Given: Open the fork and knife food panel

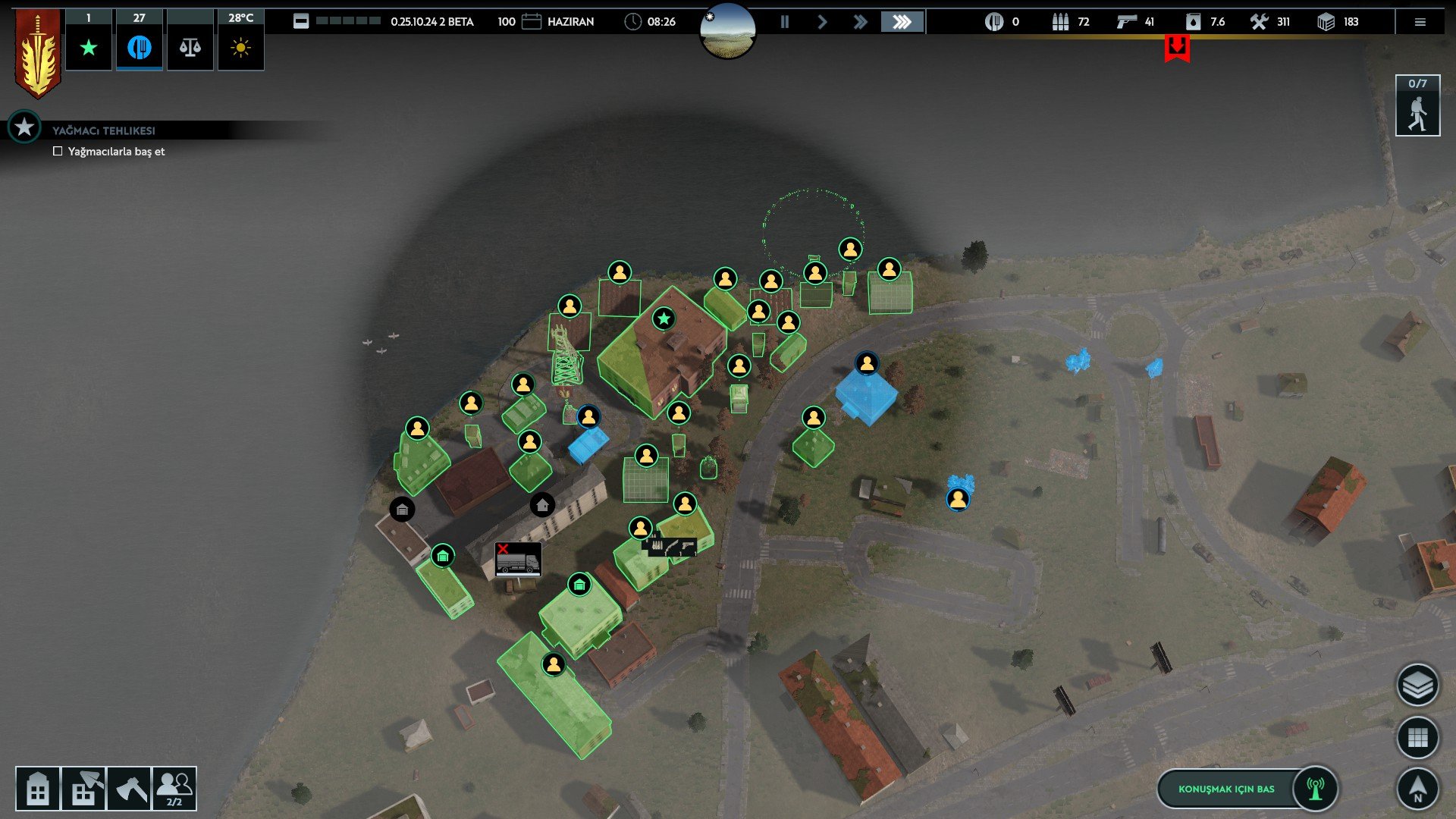Looking at the screenshot, I should tap(139, 48).
